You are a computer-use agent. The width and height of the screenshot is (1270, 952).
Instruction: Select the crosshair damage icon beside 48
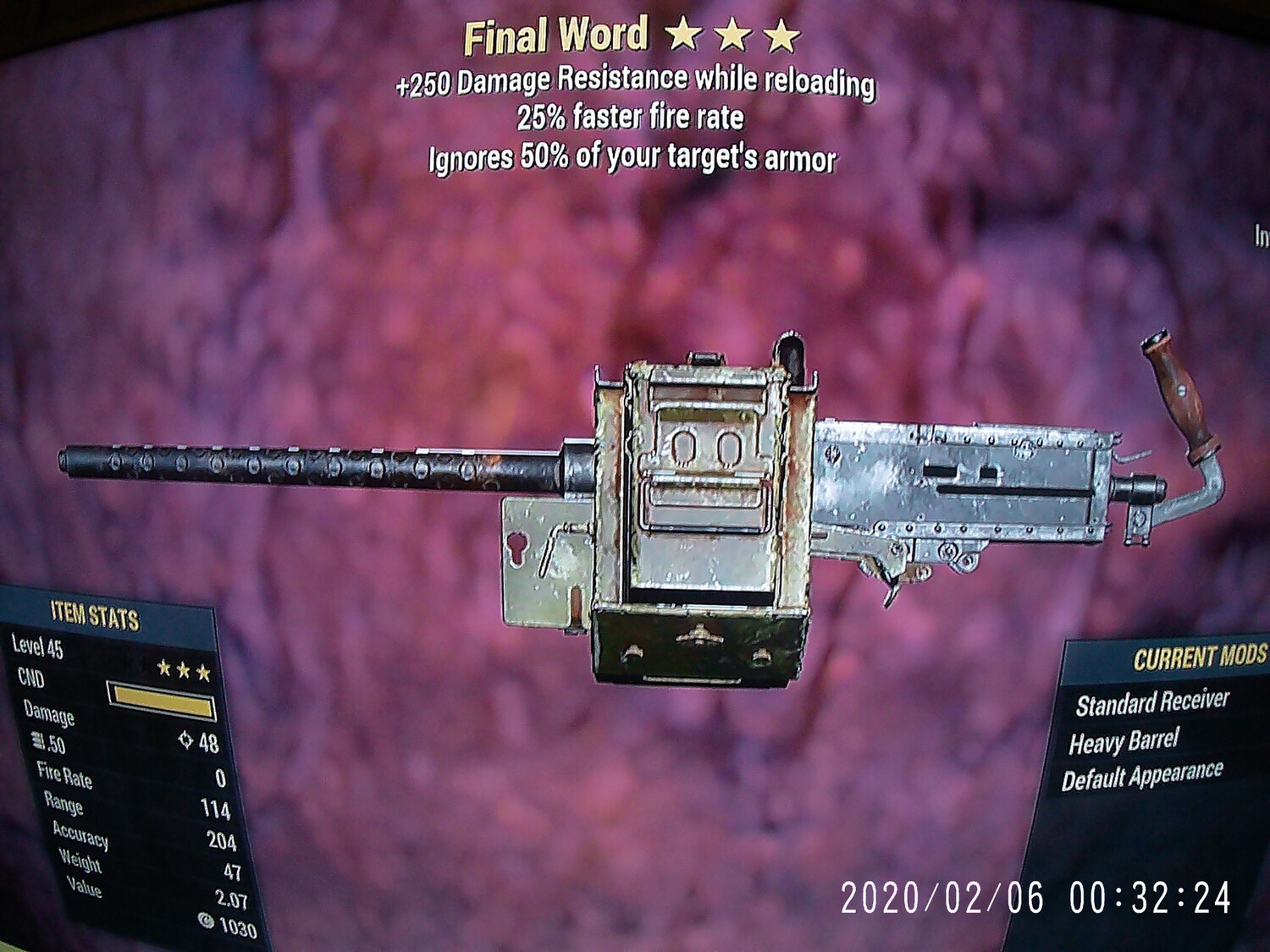186,740
